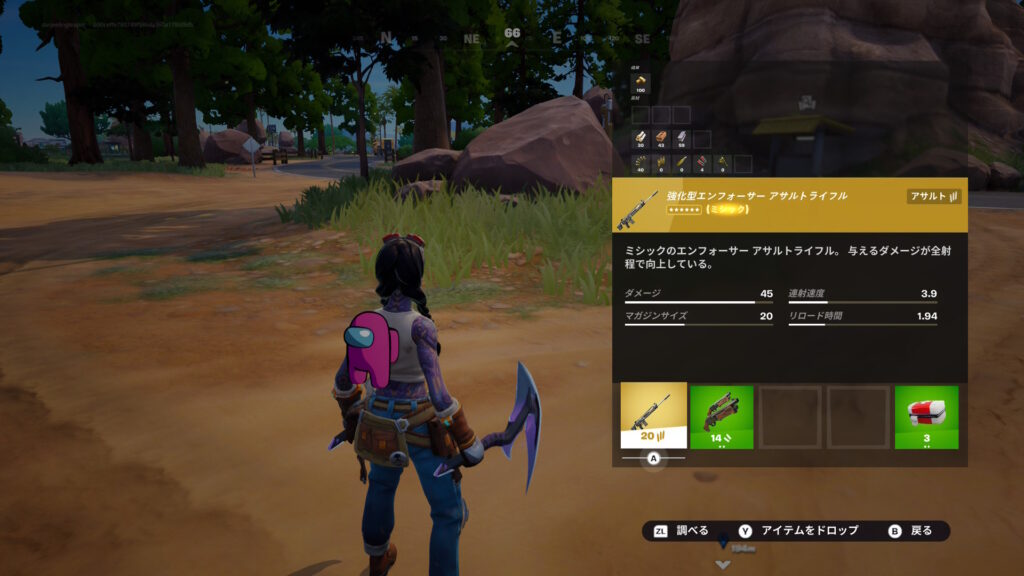Choose the 調べる inspect option
This screenshot has width=1024, height=576.
(683, 531)
